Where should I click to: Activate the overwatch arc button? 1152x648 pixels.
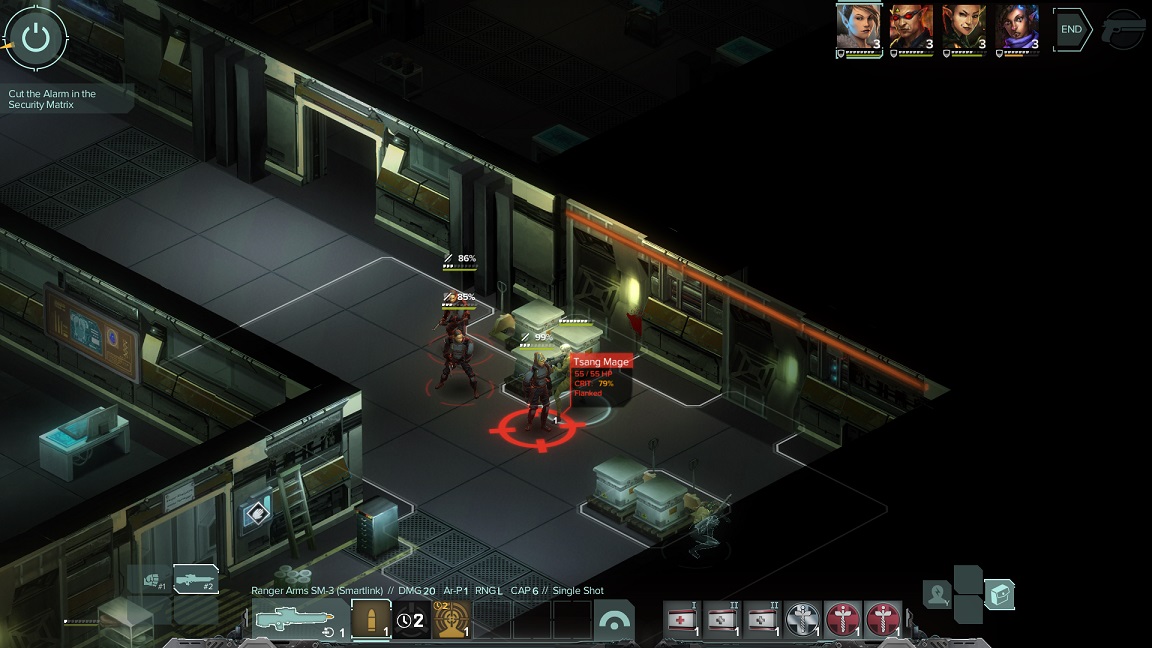[614, 621]
